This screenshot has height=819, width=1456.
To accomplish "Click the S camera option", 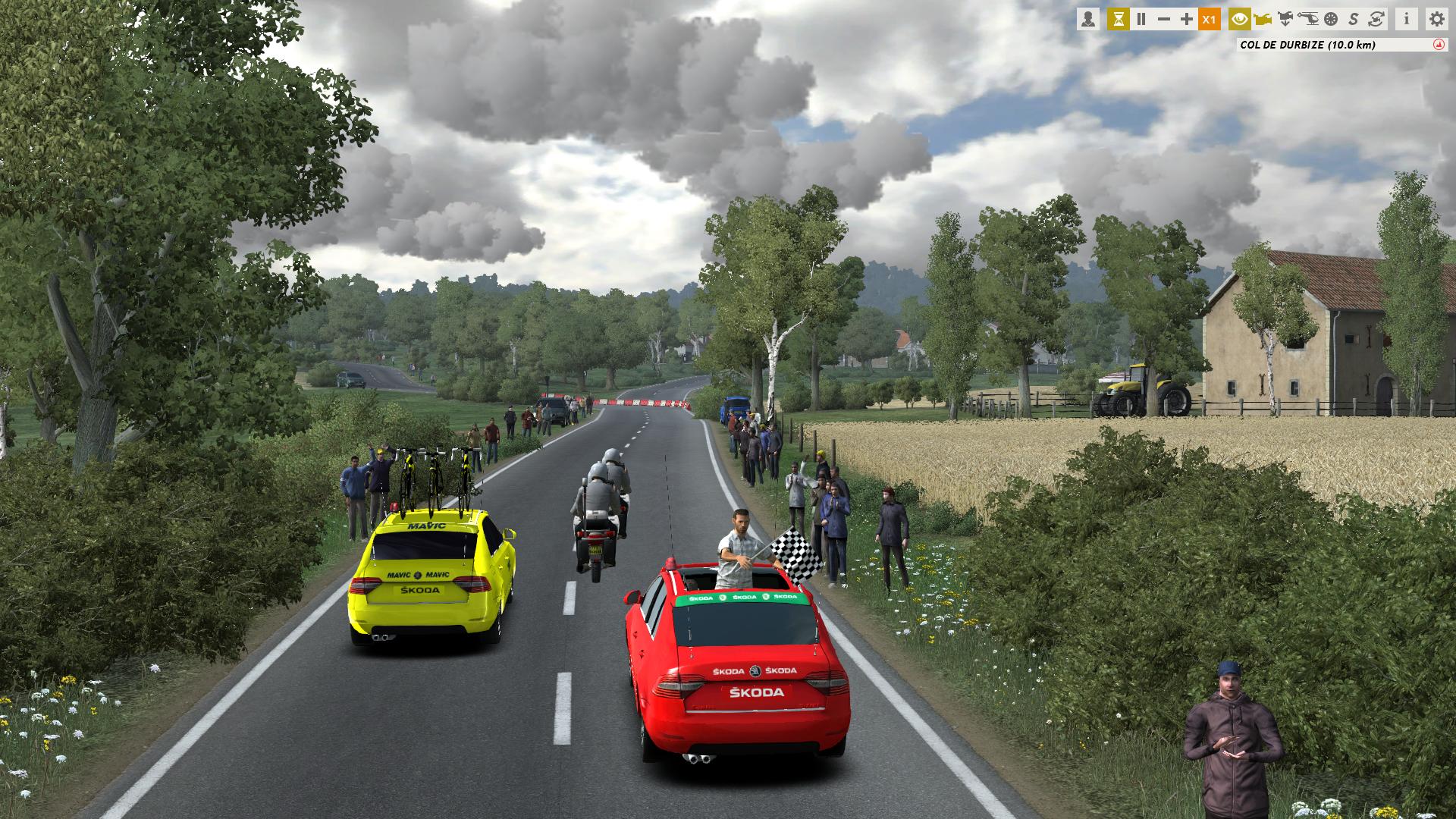I will pyautogui.click(x=1353, y=20).
